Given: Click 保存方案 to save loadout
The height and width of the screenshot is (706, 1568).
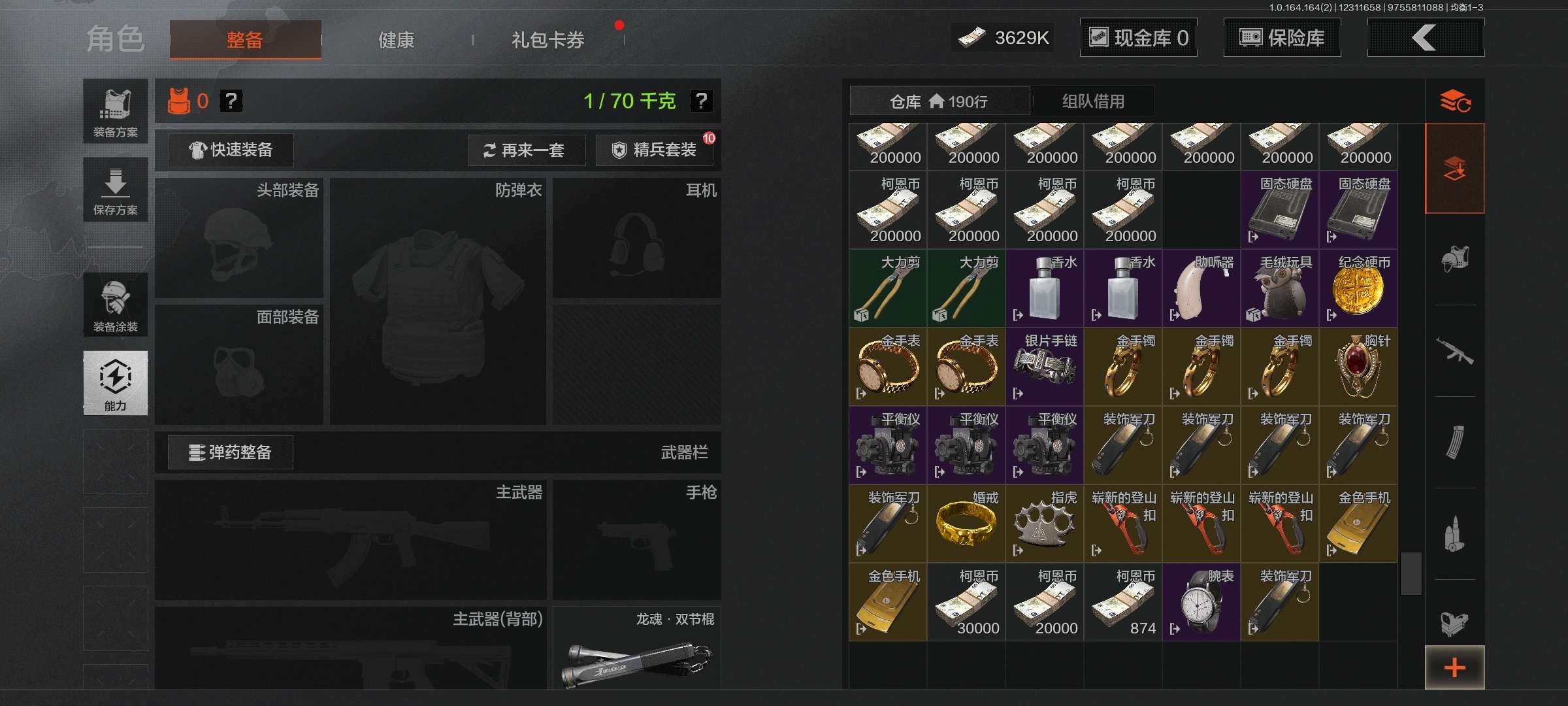Looking at the screenshot, I should pos(115,190).
